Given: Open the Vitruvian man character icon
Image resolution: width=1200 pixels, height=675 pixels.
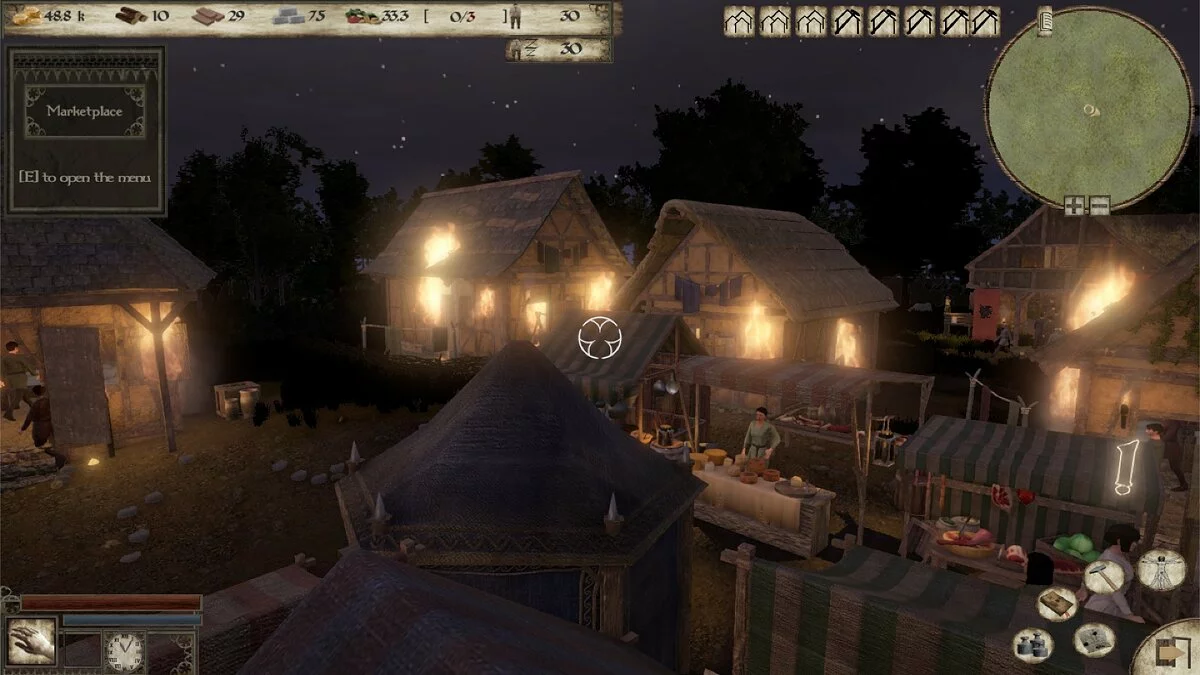Looking at the screenshot, I should point(1161,569).
